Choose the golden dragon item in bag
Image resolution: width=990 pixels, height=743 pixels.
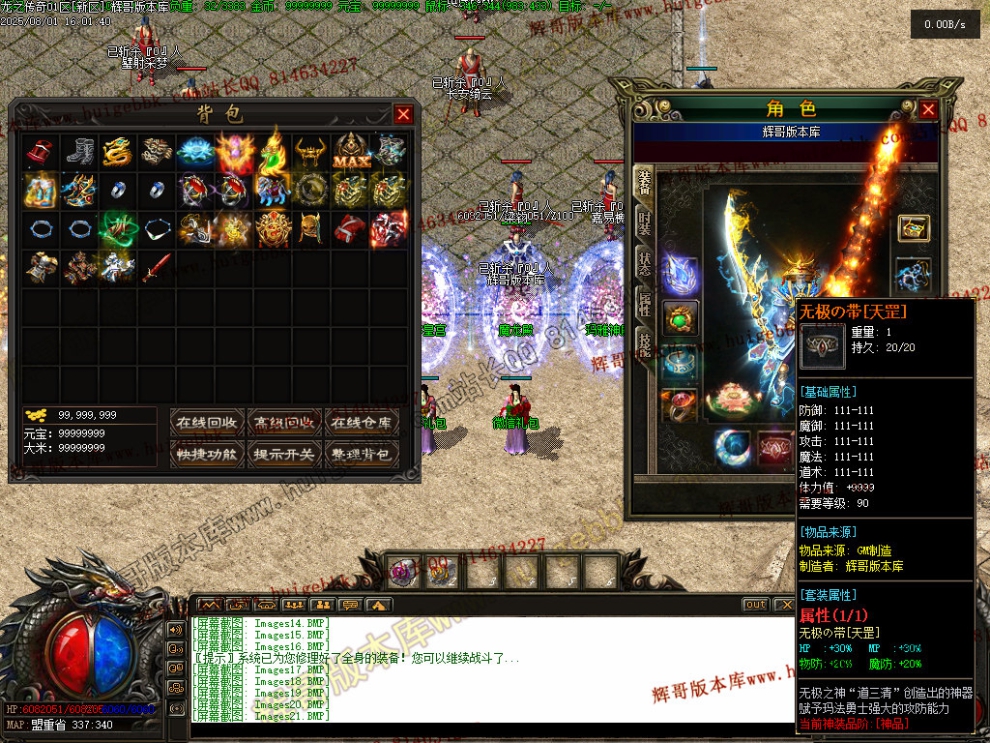pos(118,151)
